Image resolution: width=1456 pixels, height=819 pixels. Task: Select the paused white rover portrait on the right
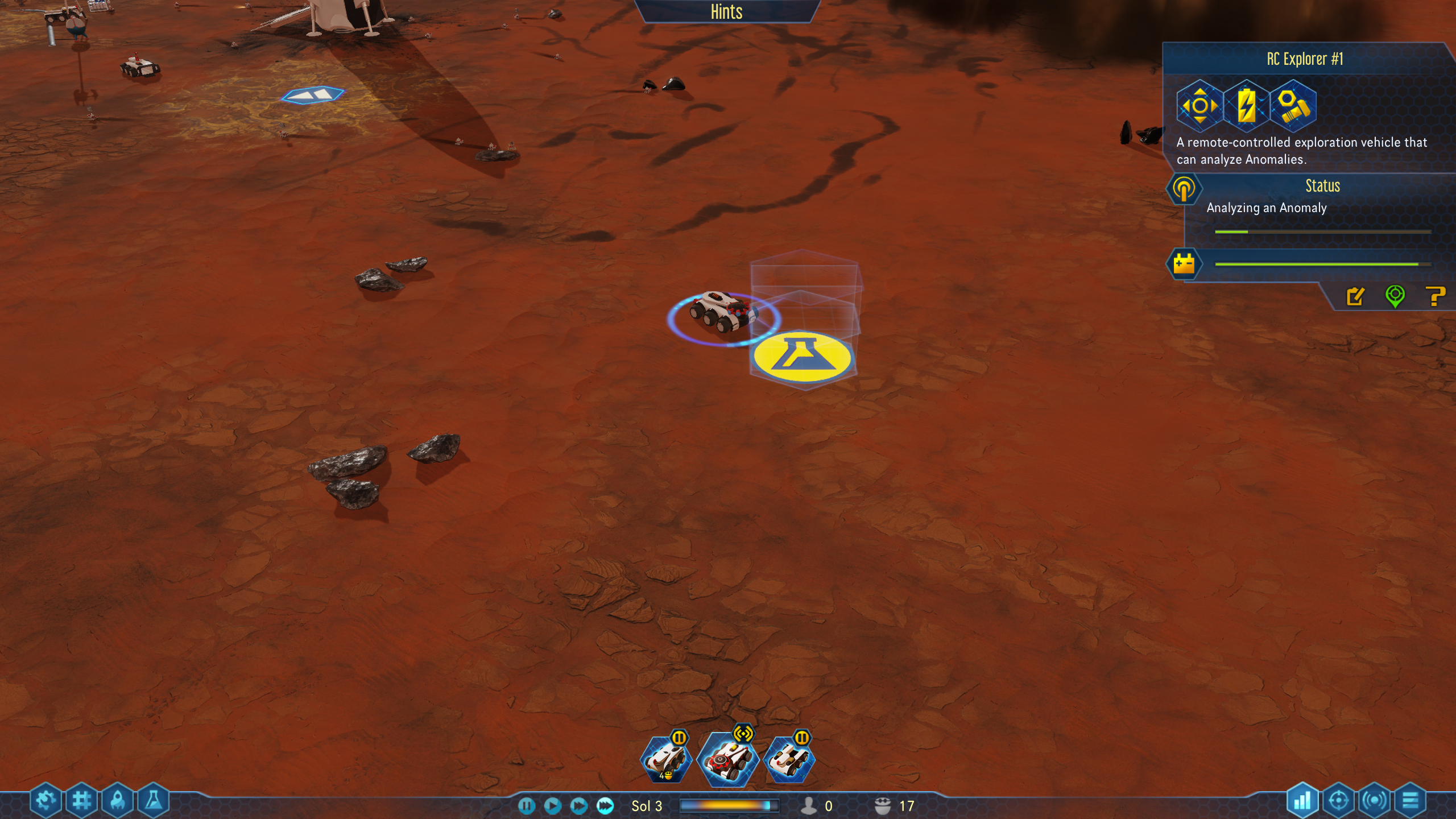[x=789, y=759]
